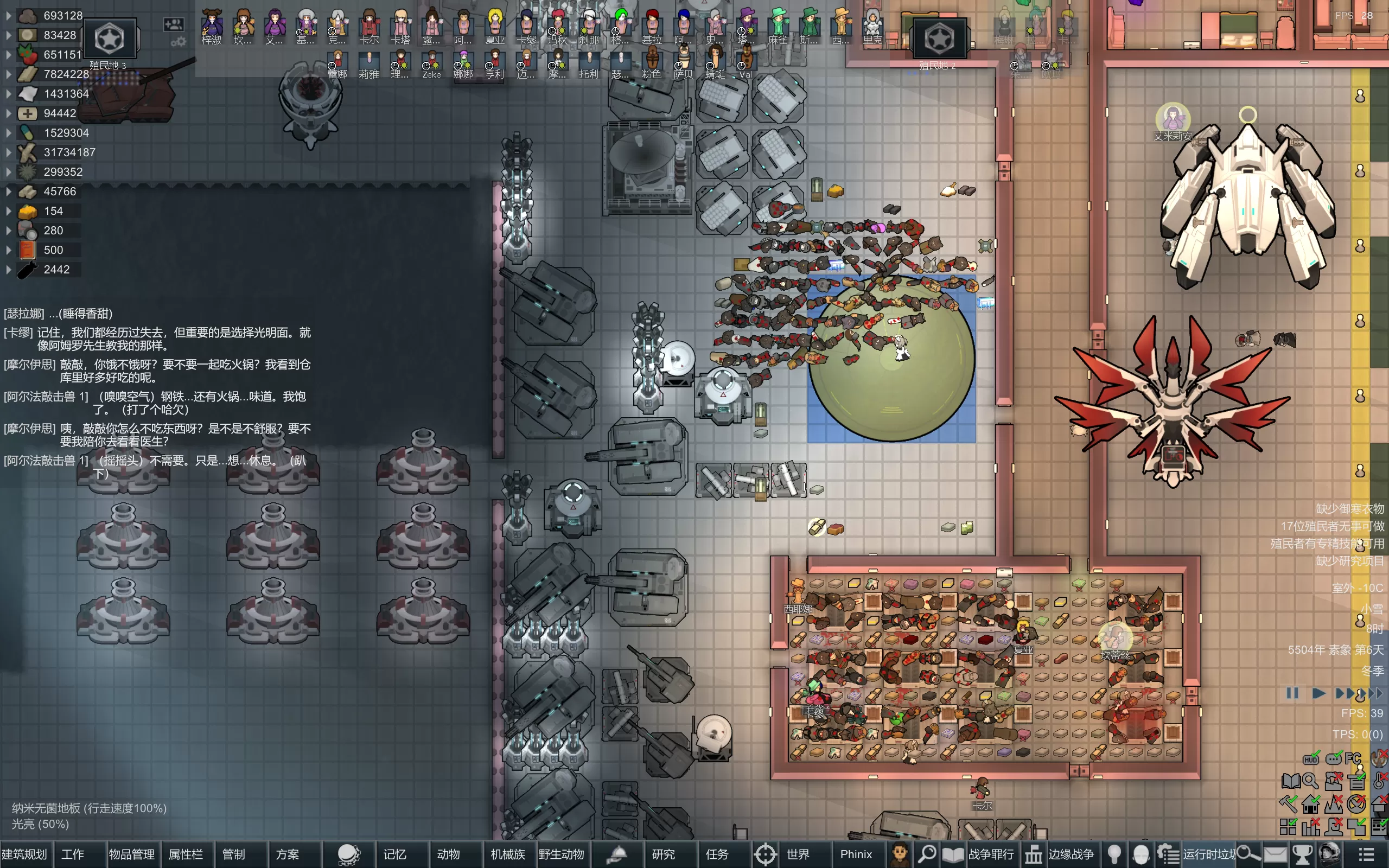
Task: Switch to 殖民地 3 colony map
Action: tap(109, 39)
